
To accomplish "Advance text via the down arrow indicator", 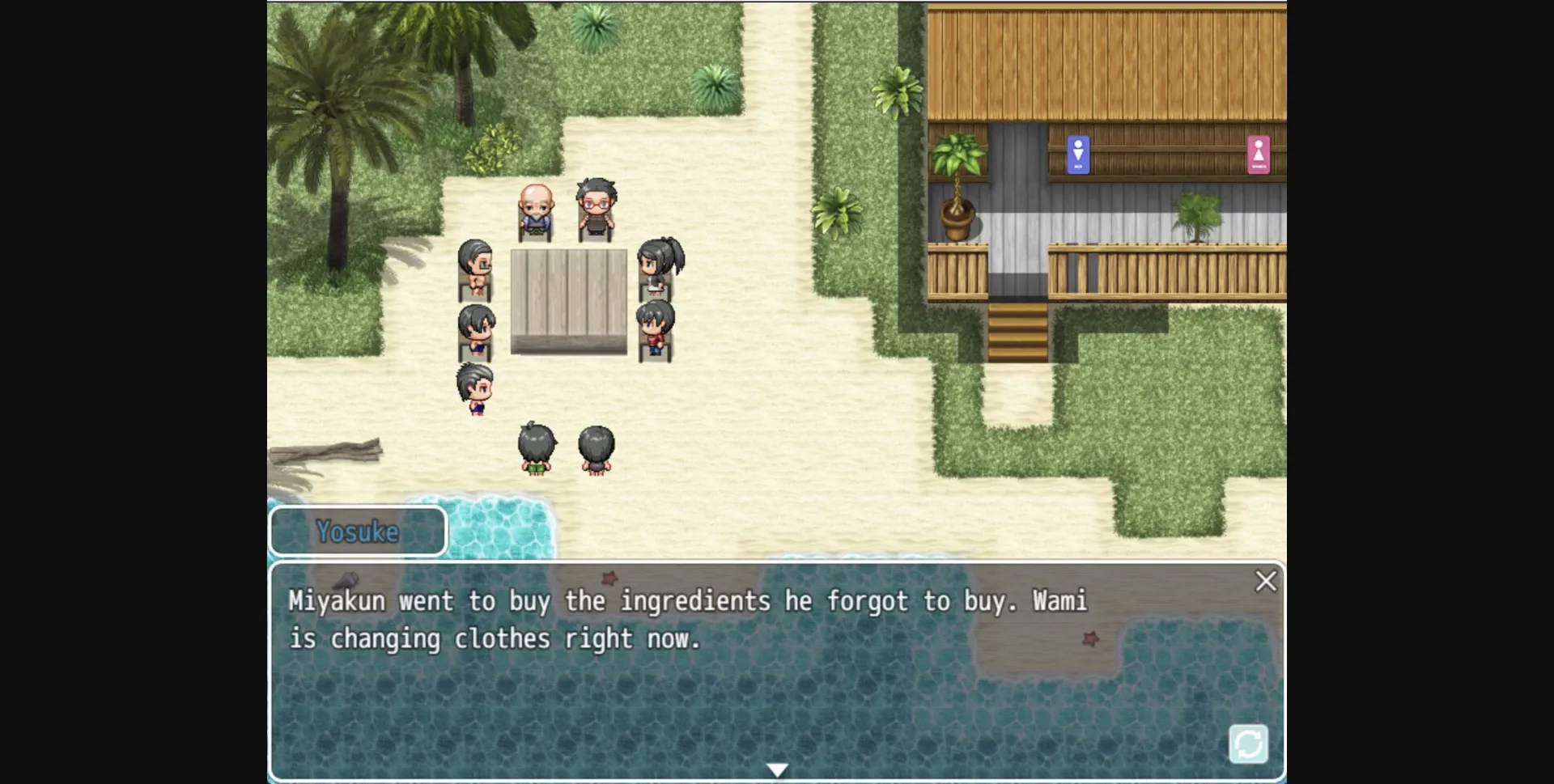I will (777, 767).
